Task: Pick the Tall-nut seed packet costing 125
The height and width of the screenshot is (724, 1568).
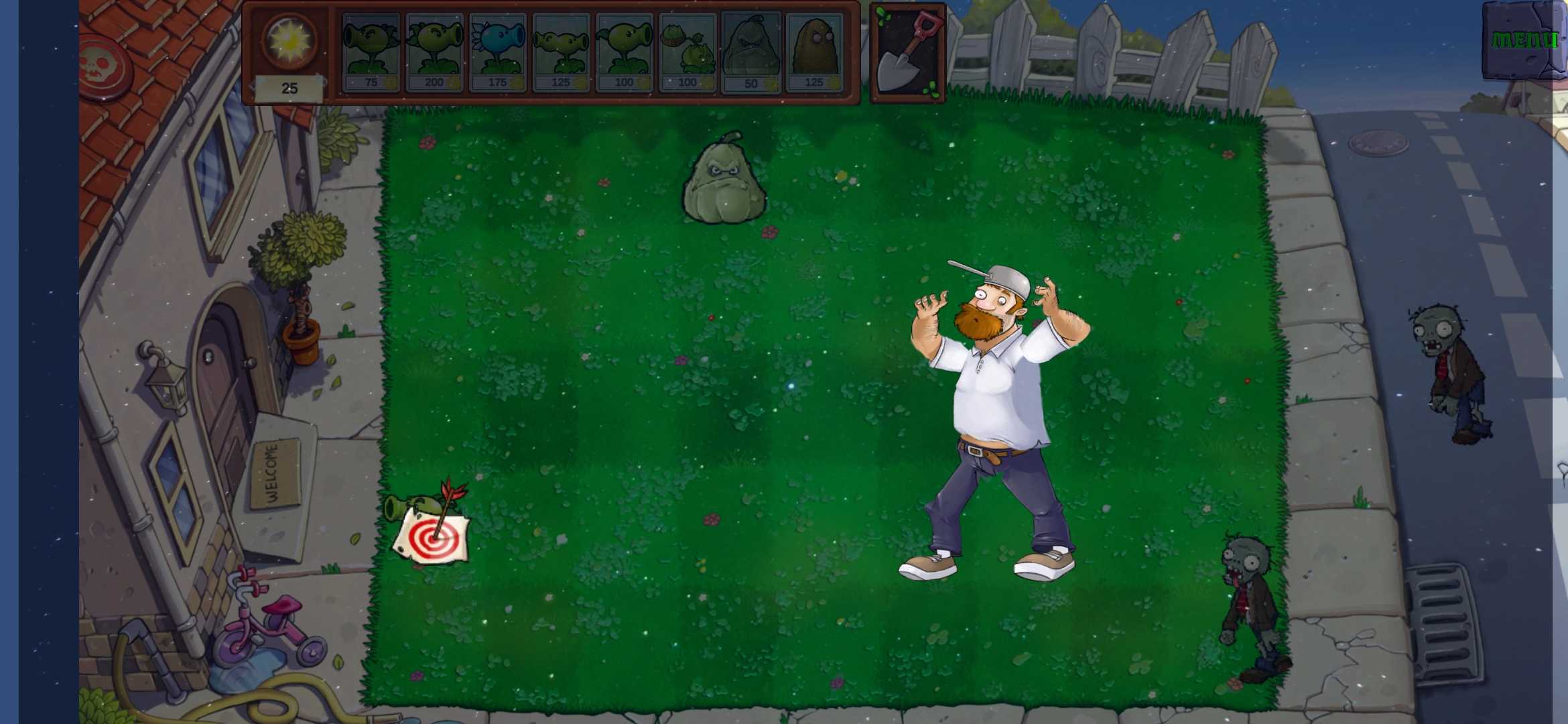Action: pos(814,50)
